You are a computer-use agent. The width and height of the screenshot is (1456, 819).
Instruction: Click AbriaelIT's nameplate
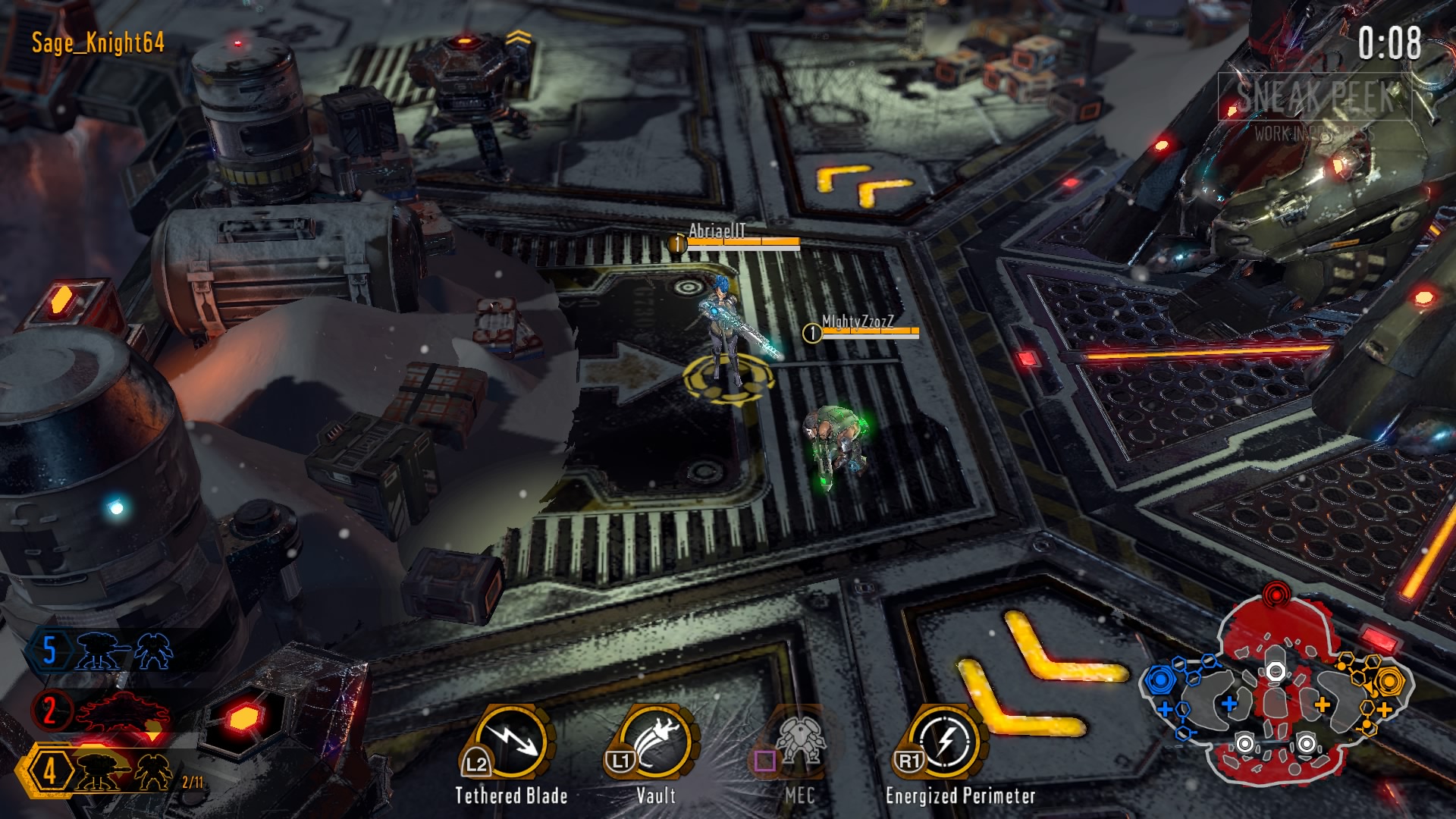pos(717,229)
